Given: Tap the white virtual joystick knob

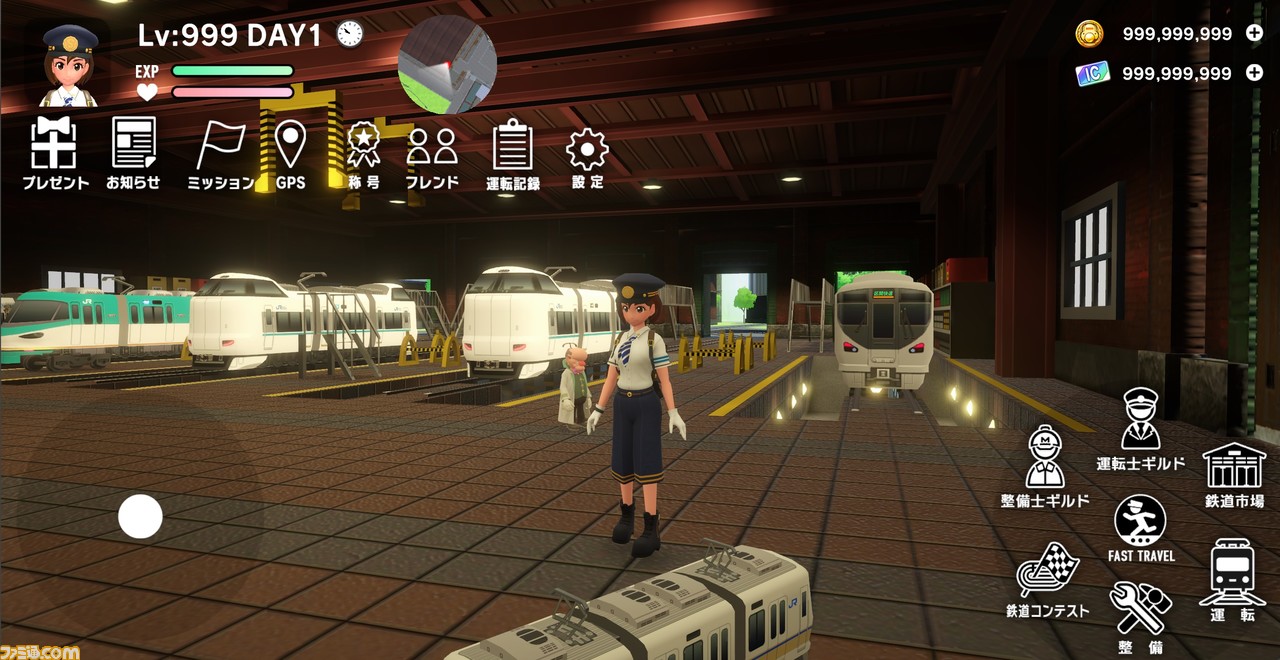Looking at the screenshot, I should [140, 516].
